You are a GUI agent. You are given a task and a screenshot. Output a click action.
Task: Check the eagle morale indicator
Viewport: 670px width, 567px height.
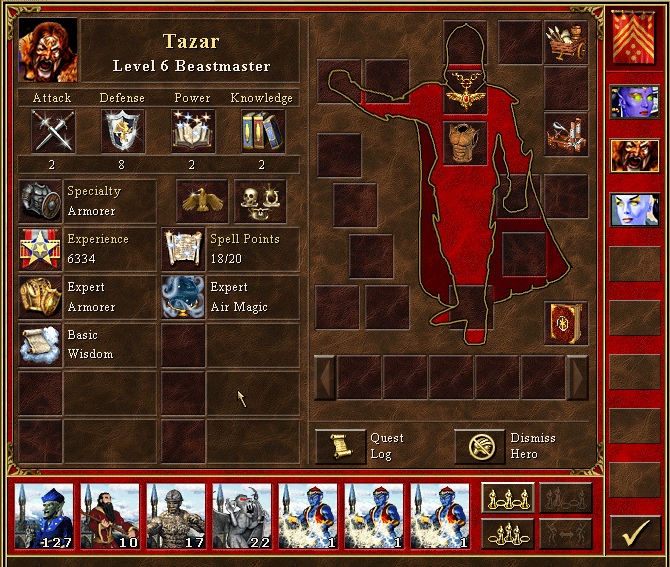click(203, 200)
